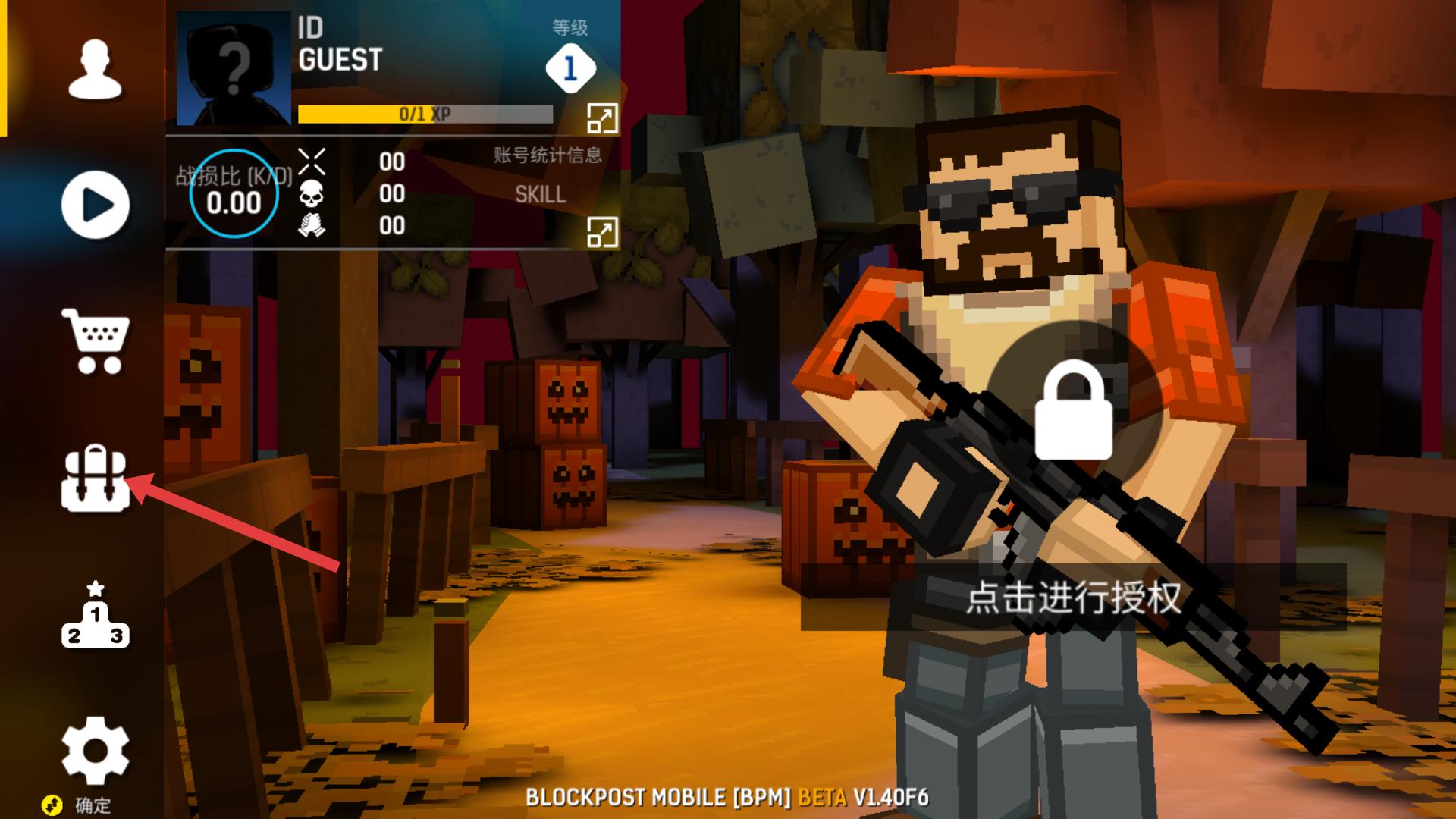Select the 等级 level badge showing 1
Viewport: 1456px width, 819px height.
pos(573,67)
